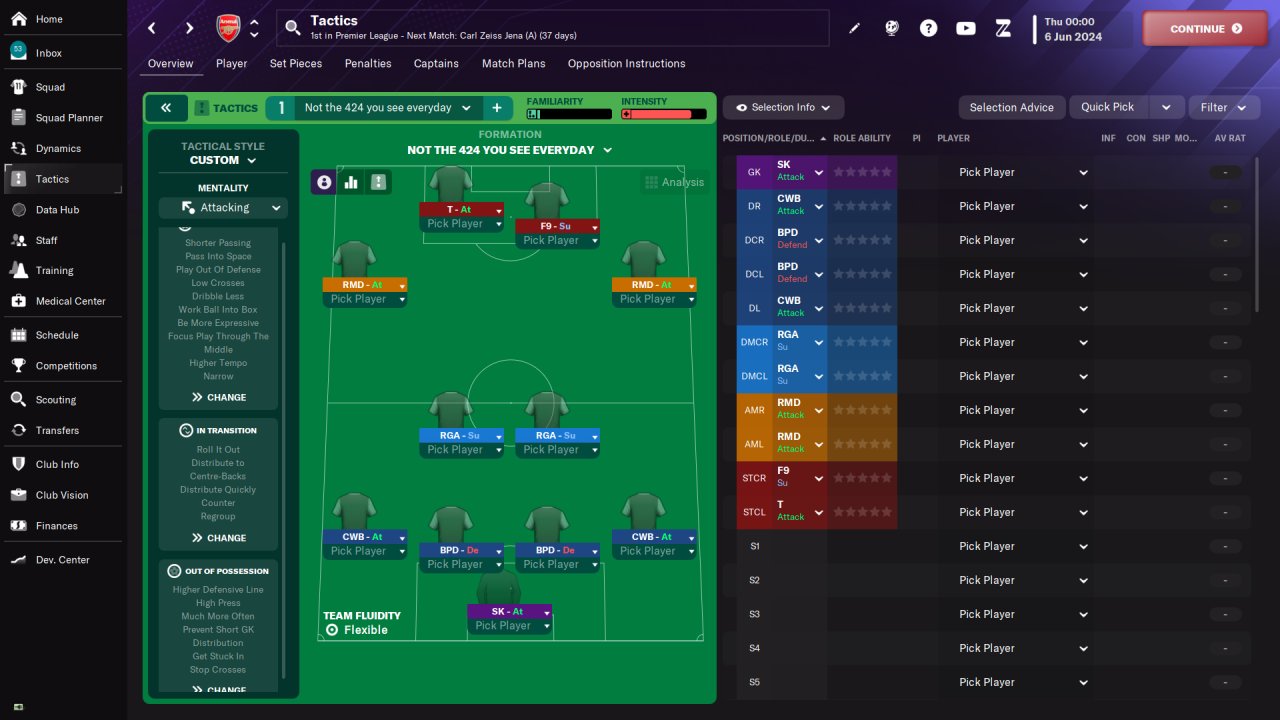
Task: Open the Selection Advice panel
Action: coord(1011,108)
